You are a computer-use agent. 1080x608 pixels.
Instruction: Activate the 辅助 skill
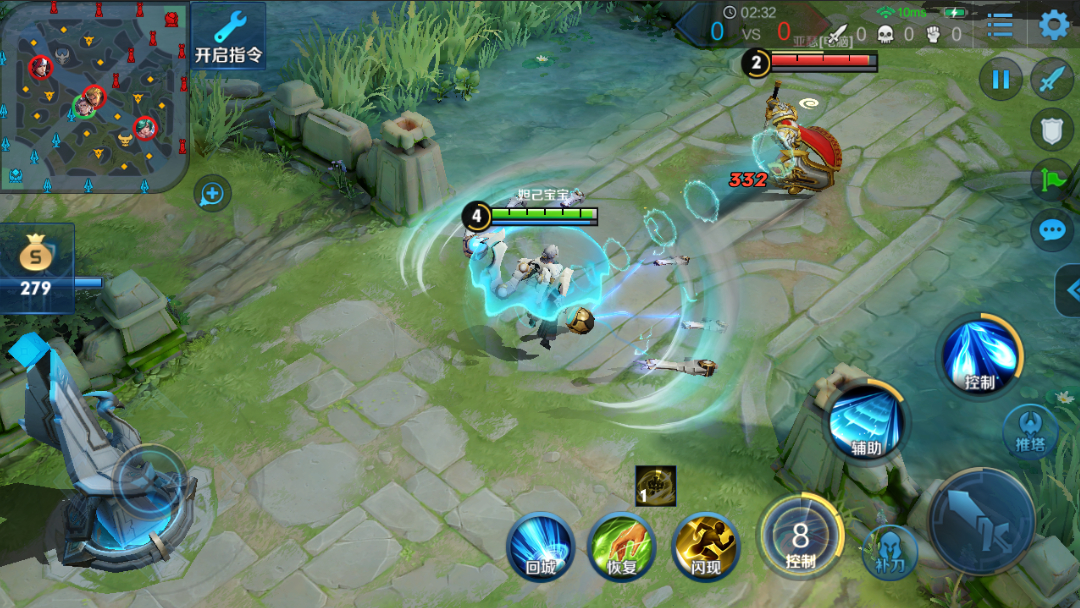point(866,423)
